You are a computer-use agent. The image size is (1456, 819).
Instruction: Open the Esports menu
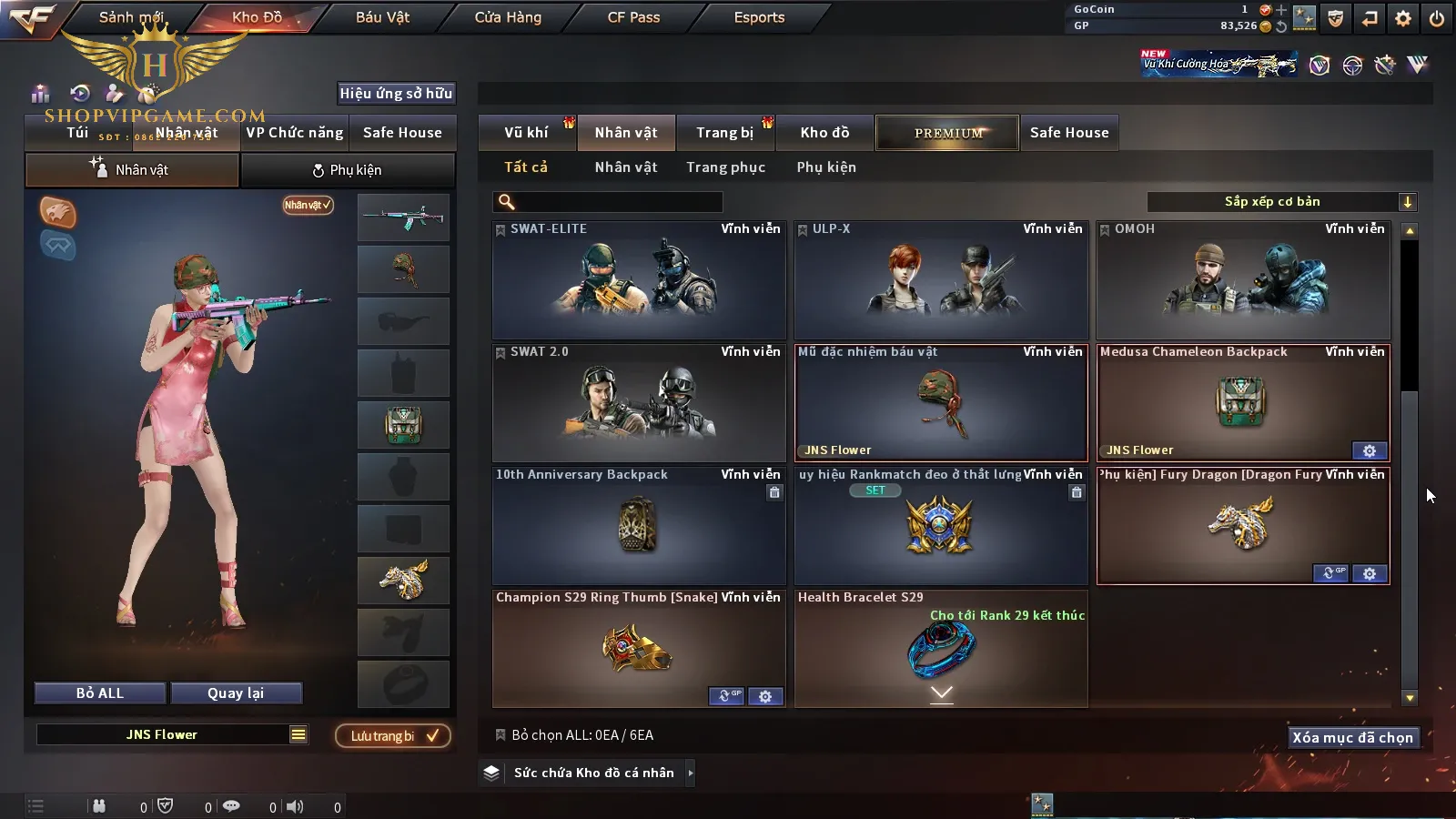pos(759,17)
